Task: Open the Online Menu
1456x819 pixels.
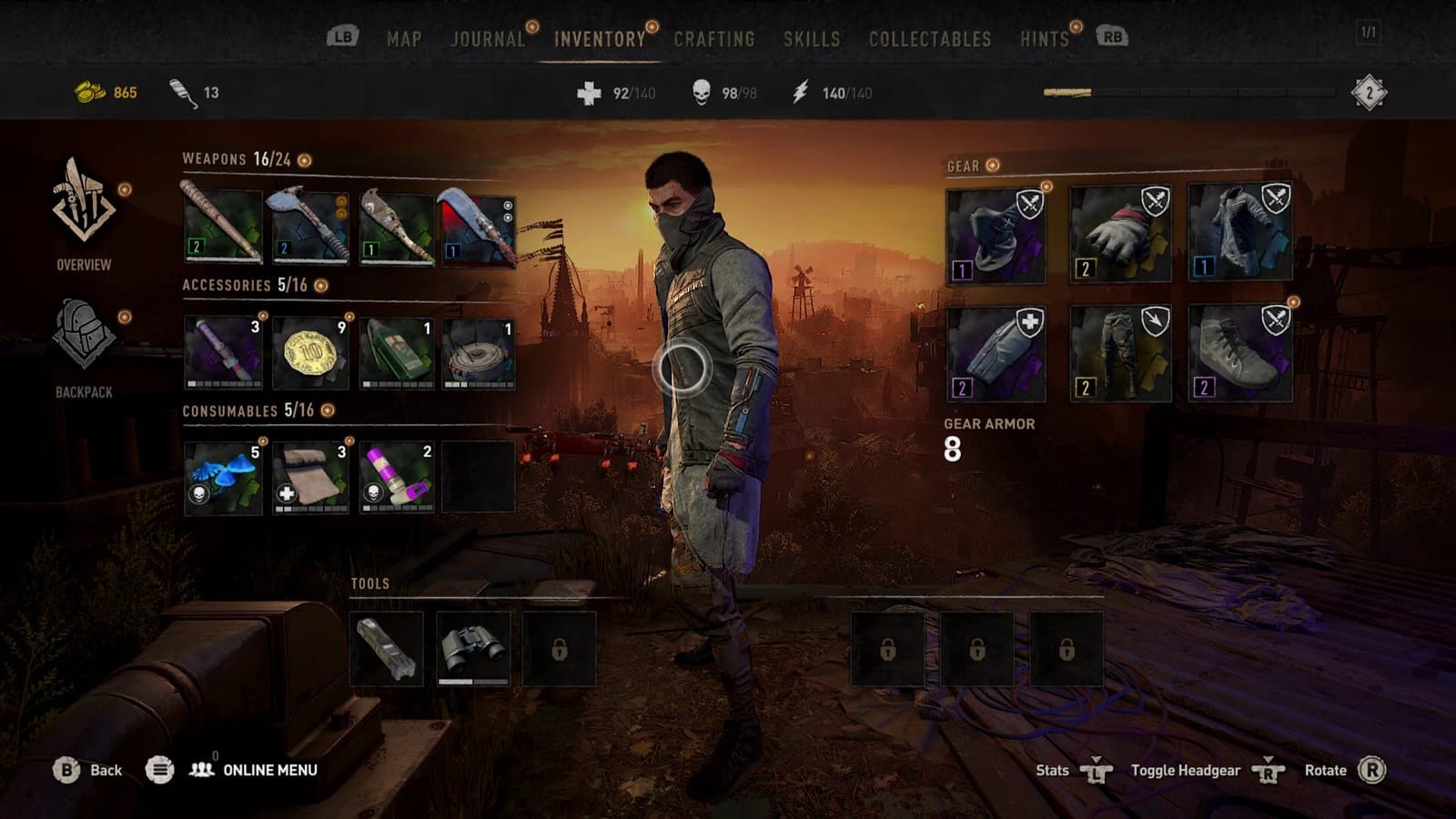Action: (269, 770)
